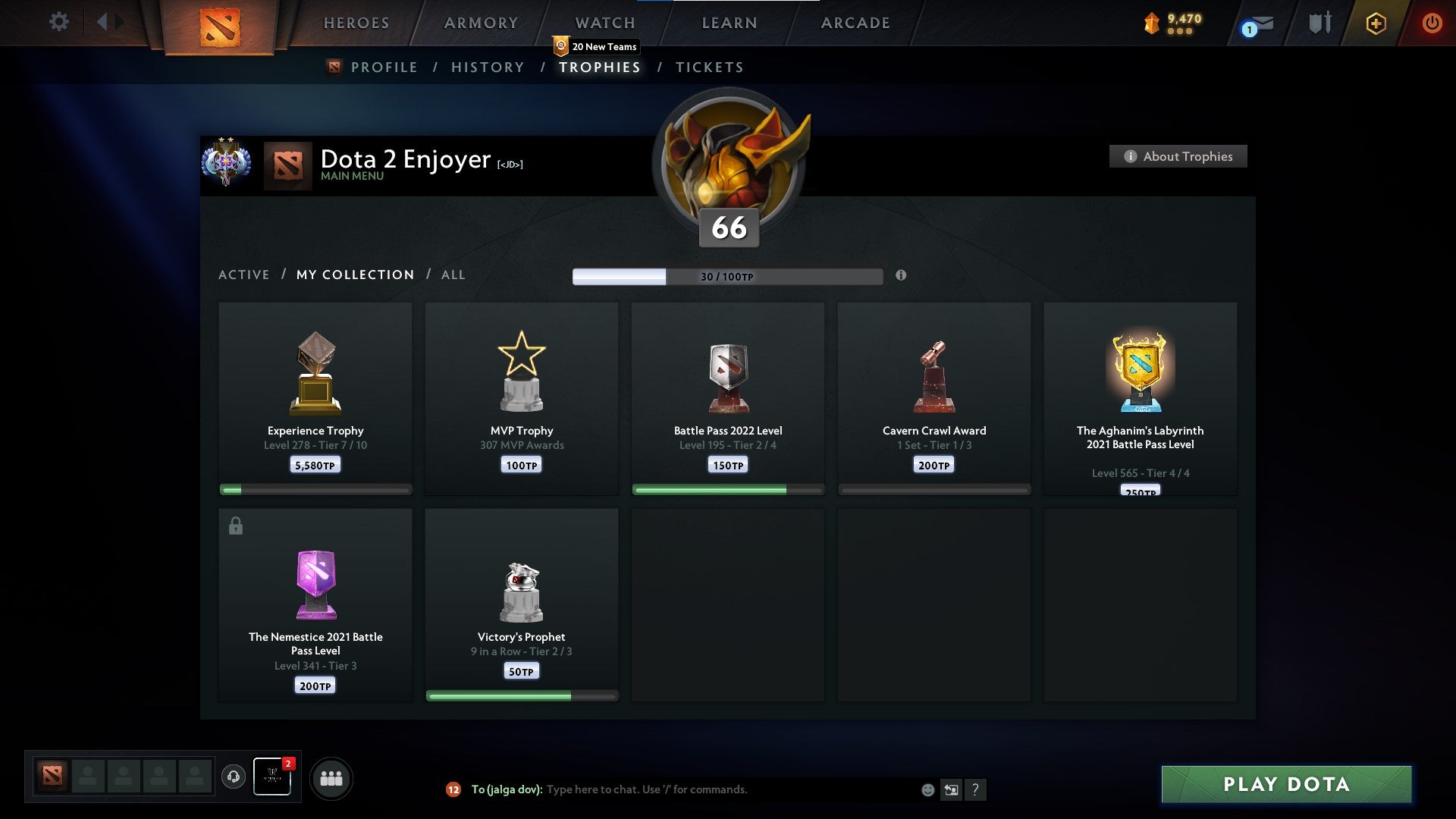Open About Trophies
Viewport: 1456px width, 819px height.
[1178, 156]
